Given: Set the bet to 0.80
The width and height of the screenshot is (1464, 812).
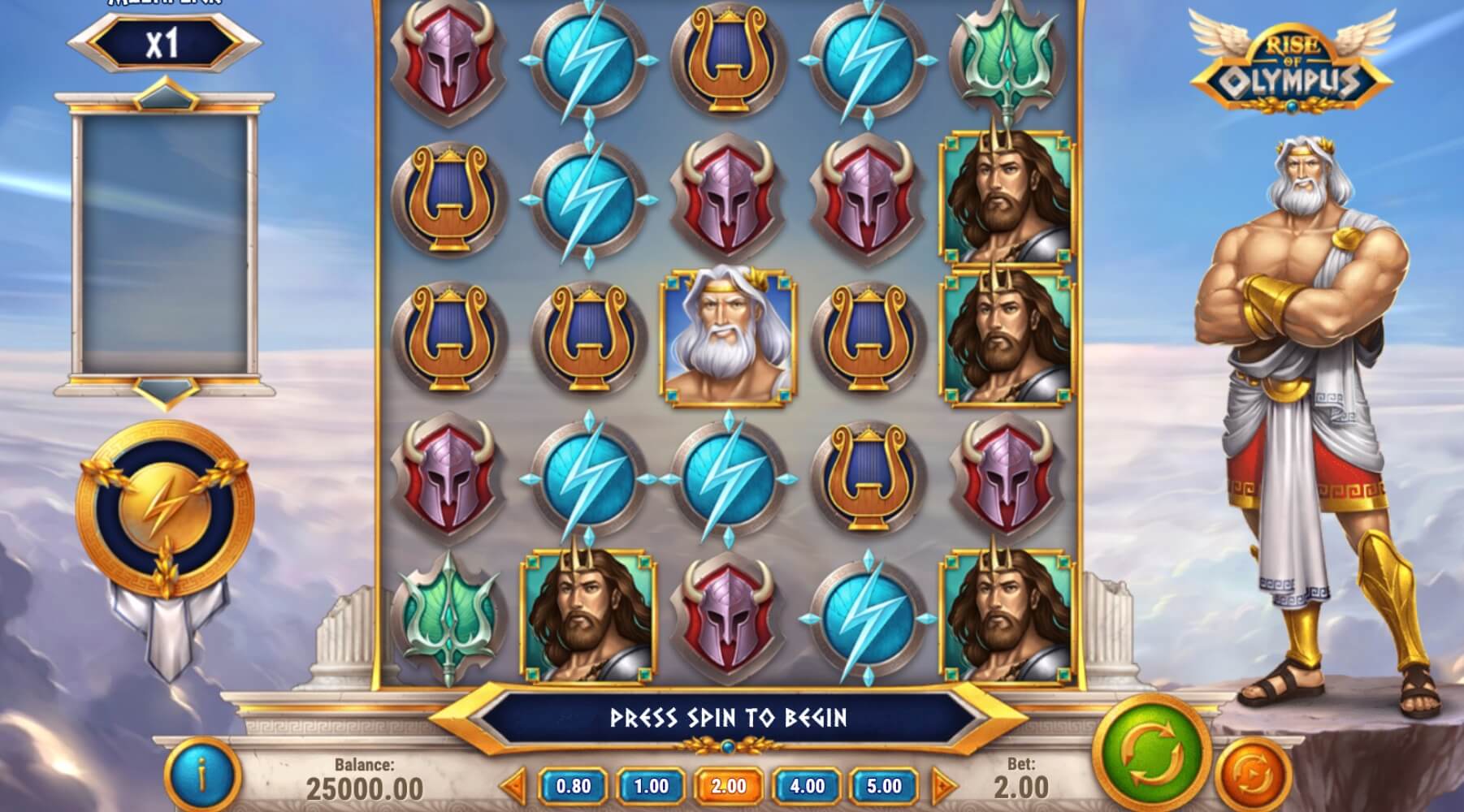Looking at the screenshot, I should pos(573,786).
